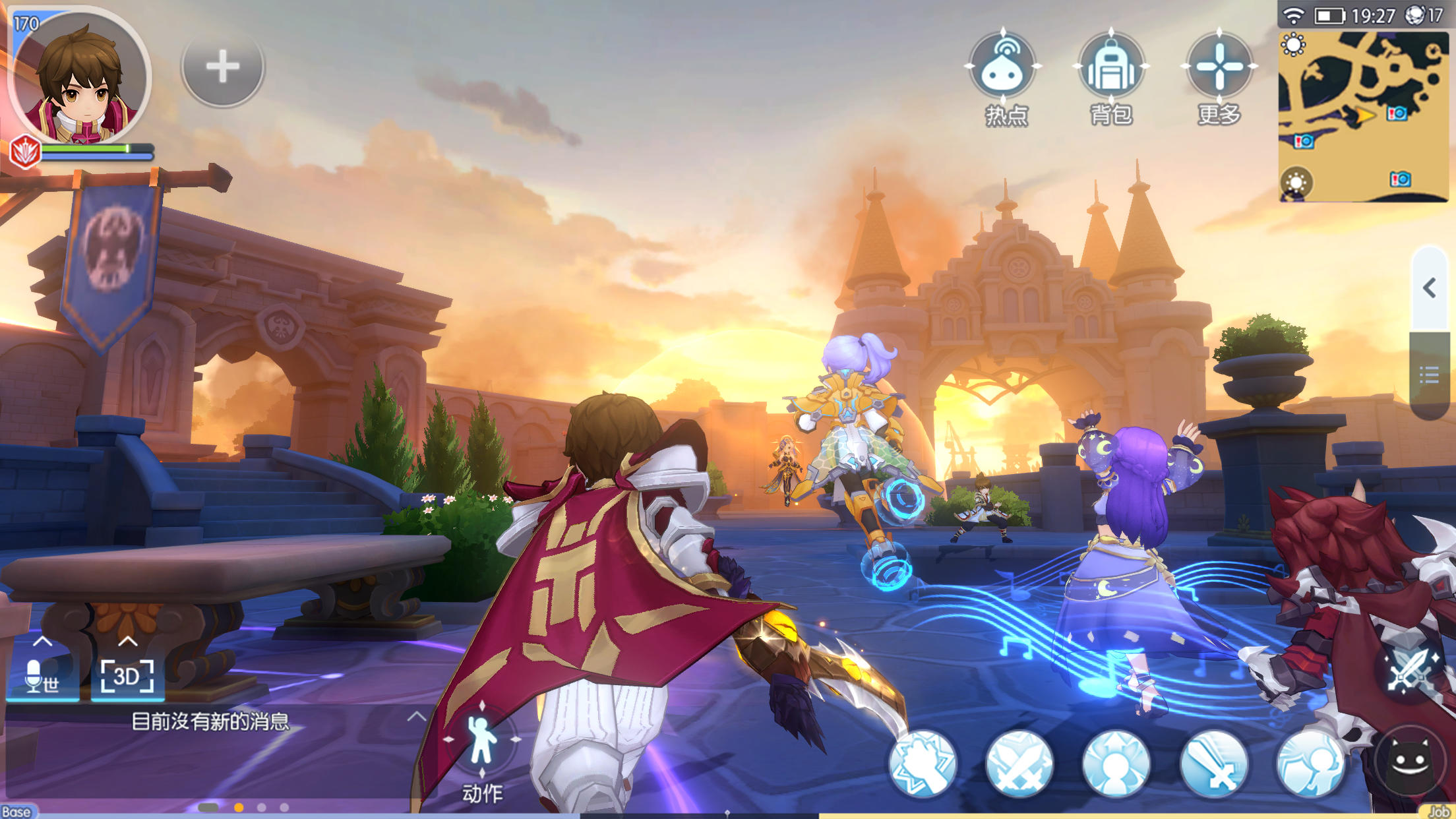Image resolution: width=1456 pixels, height=819 pixels.
Task: Open the list tab on right edge
Action: (x=1430, y=376)
